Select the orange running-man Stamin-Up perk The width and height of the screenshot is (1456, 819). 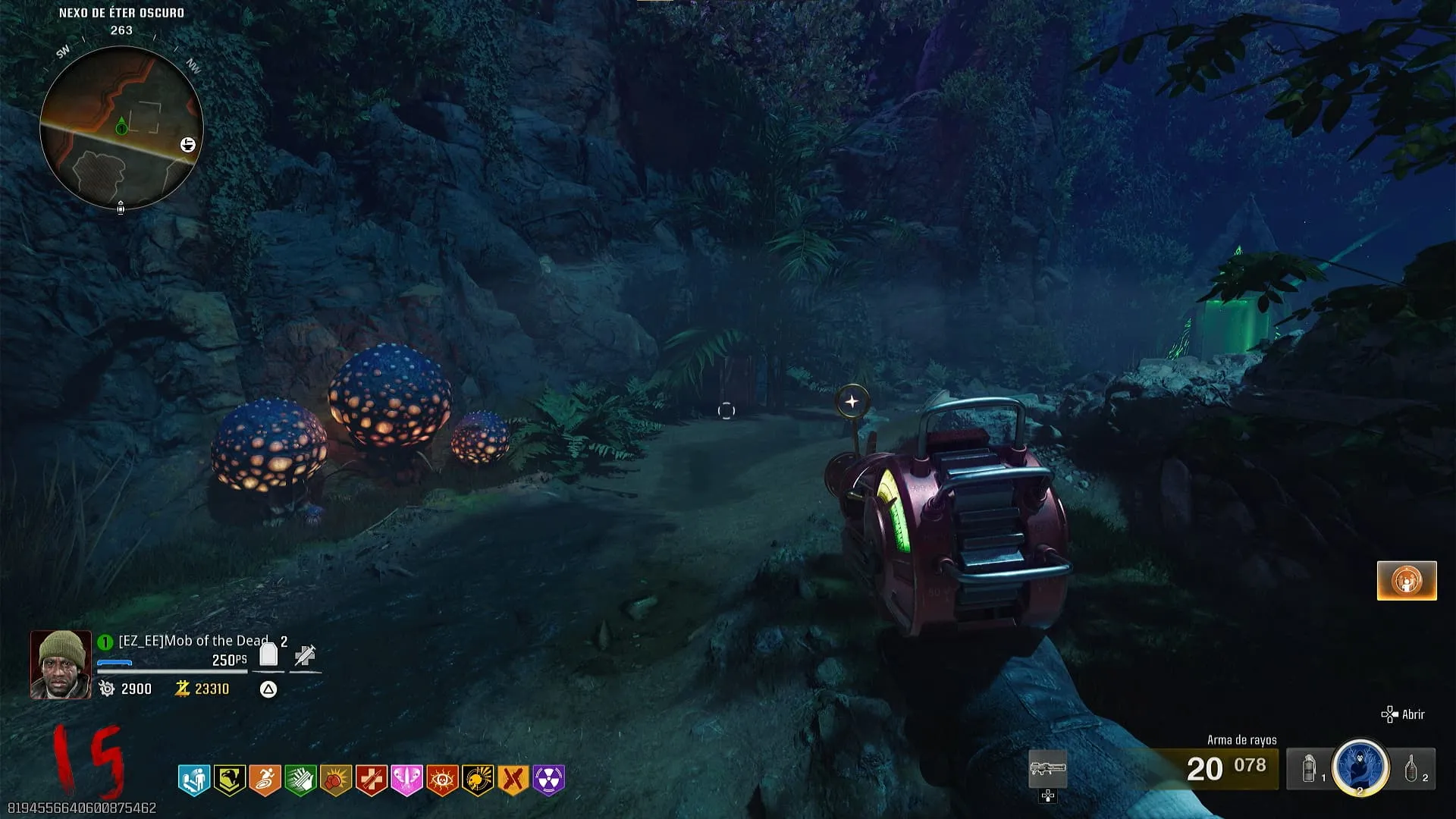tap(265, 779)
